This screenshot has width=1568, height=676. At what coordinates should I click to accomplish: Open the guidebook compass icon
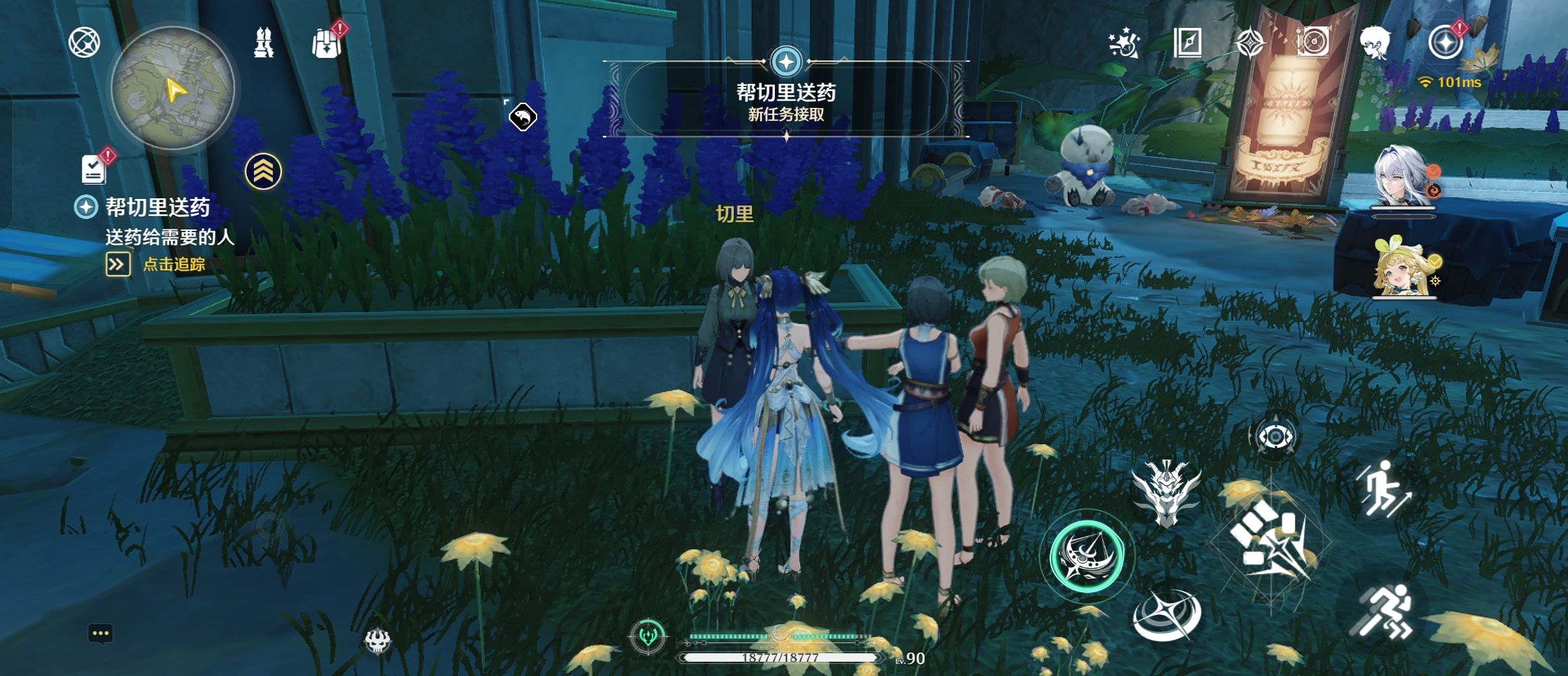(x=1187, y=44)
